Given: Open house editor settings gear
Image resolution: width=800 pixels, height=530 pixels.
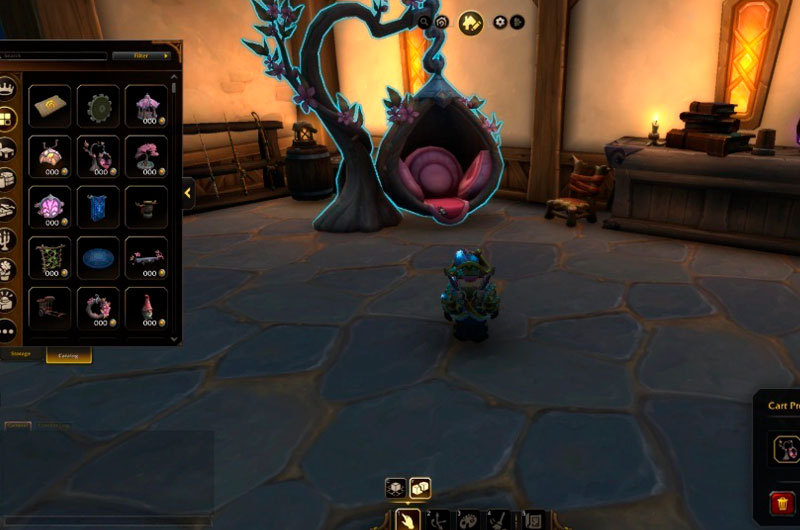Looking at the screenshot, I should [x=499, y=21].
